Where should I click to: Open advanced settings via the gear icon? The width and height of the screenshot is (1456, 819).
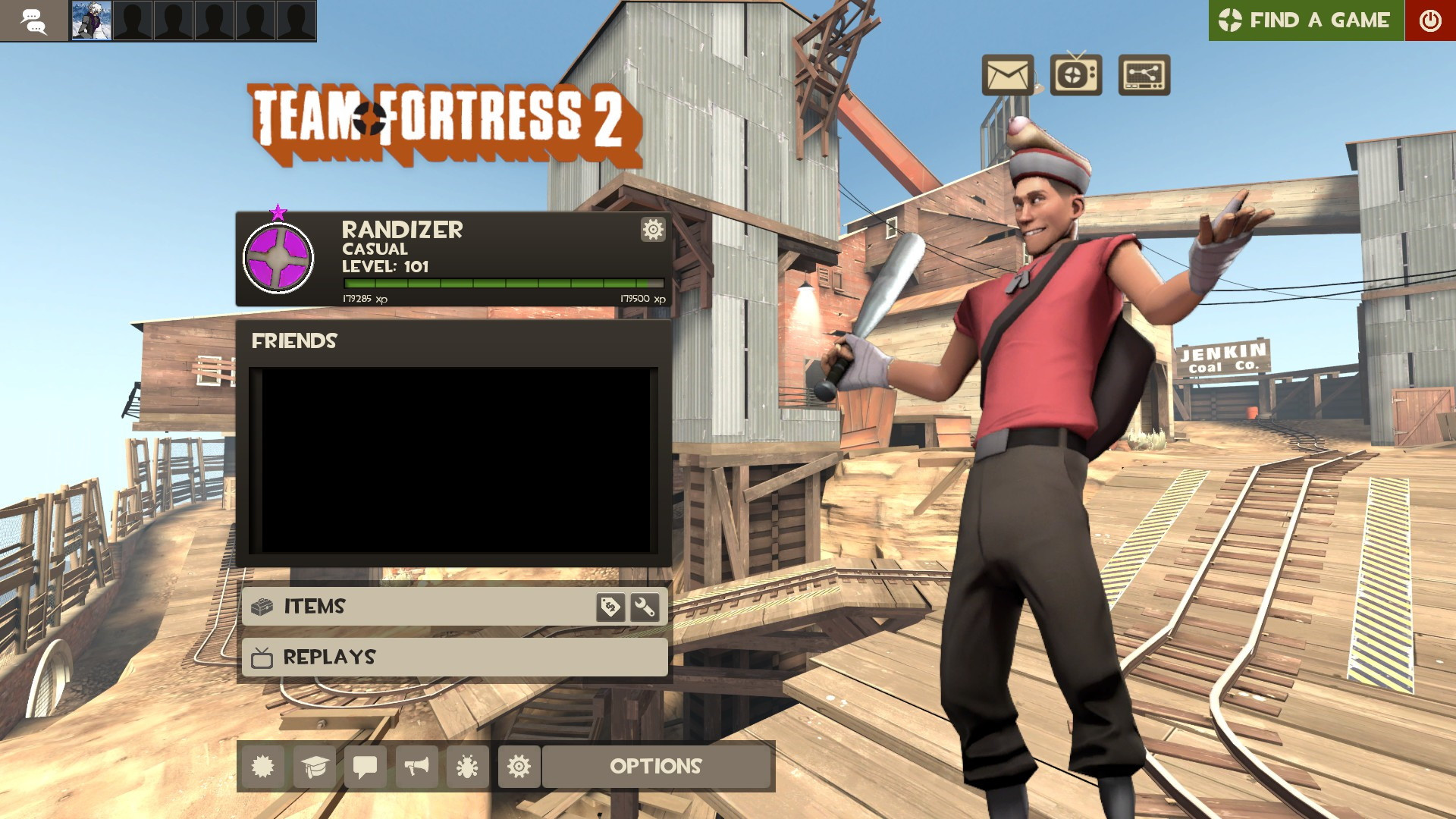(519, 767)
